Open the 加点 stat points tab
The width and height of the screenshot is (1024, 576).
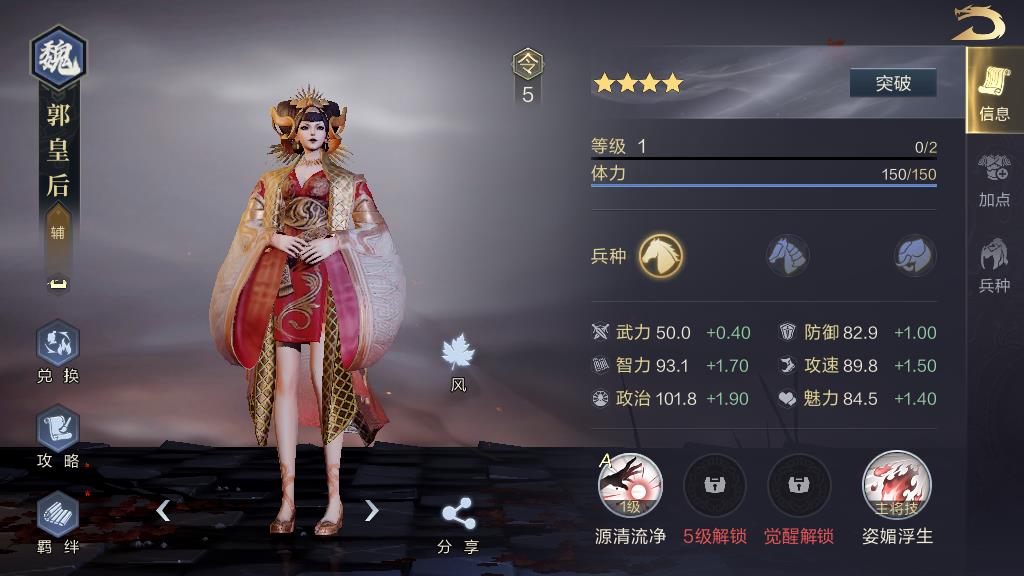pyautogui.click(x=994, y=179)
